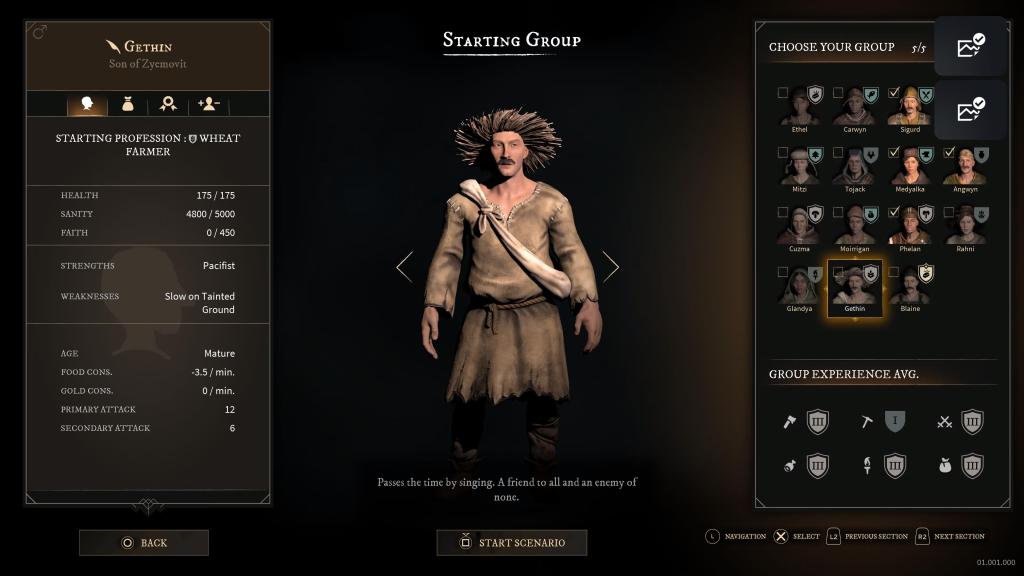Image resolution: width=1024 pixels, height=576 pixels.
Task: Select Sigurd's portrait
Action: (909, 106)
